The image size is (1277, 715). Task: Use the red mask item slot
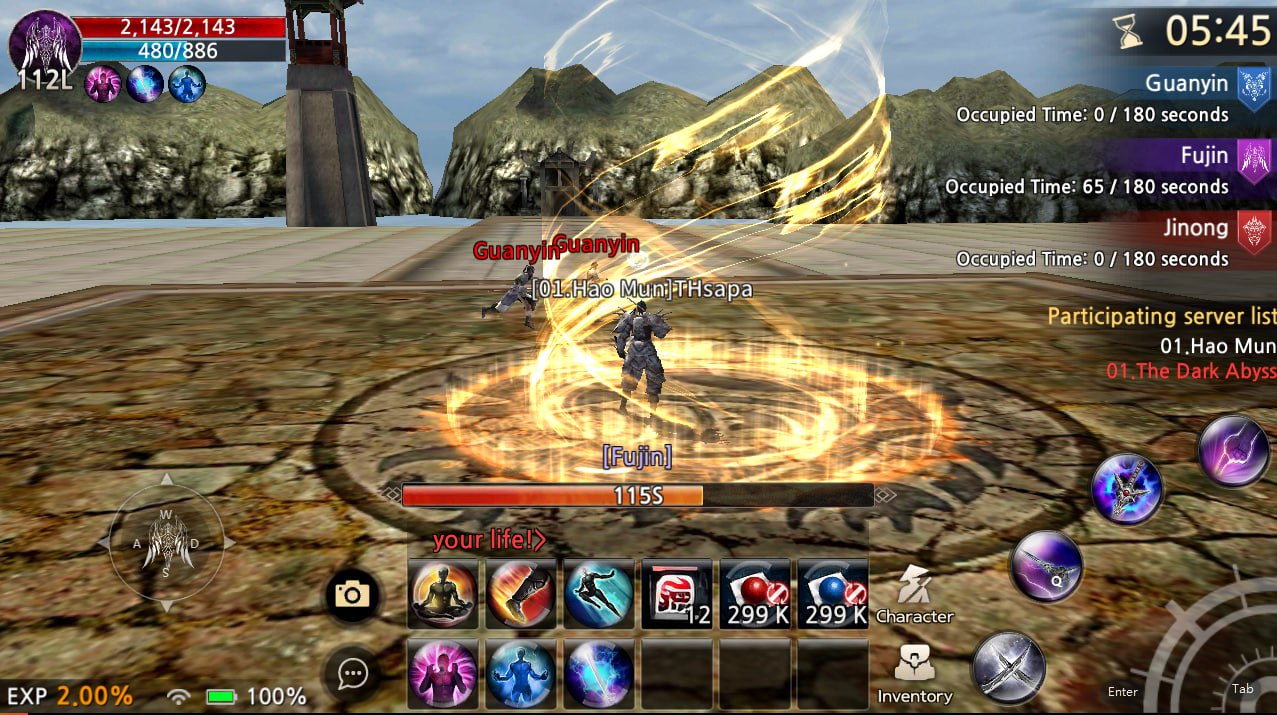click(677, 594)
